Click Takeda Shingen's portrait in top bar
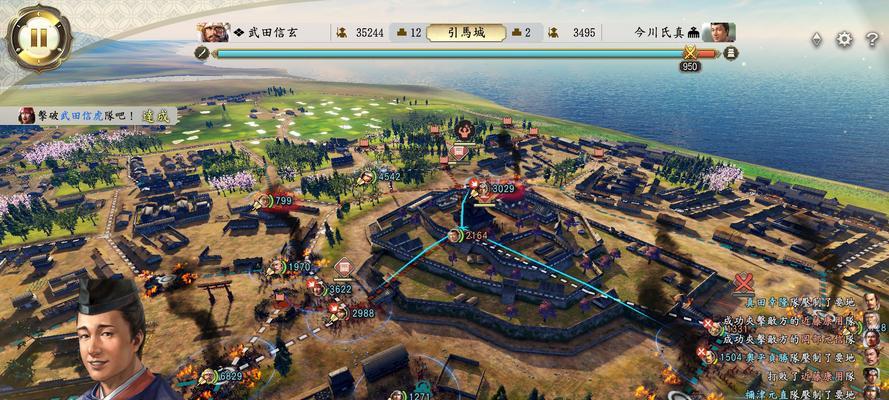This screenshot has height=400, width=889. tap(213, 32)
